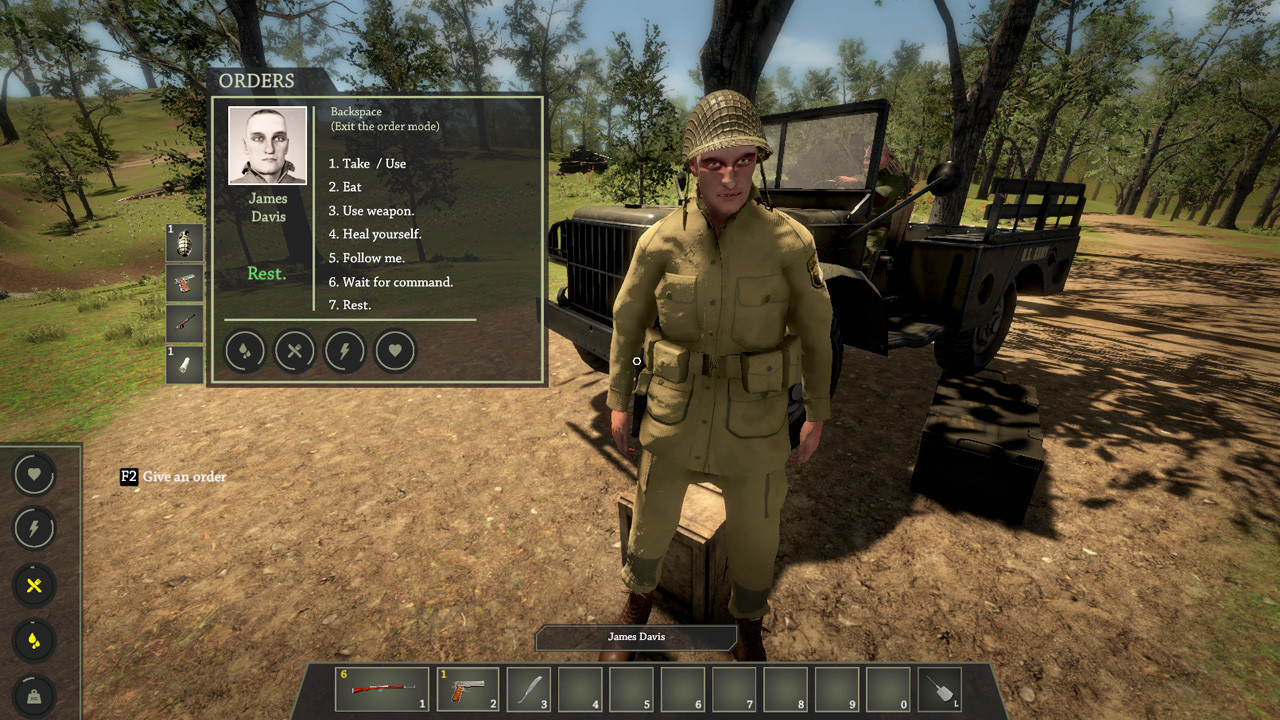This screenshot has height=720, width=1280.
Task: Click the stamina lightning icon on left sidebar
Action: pos(33,528)
